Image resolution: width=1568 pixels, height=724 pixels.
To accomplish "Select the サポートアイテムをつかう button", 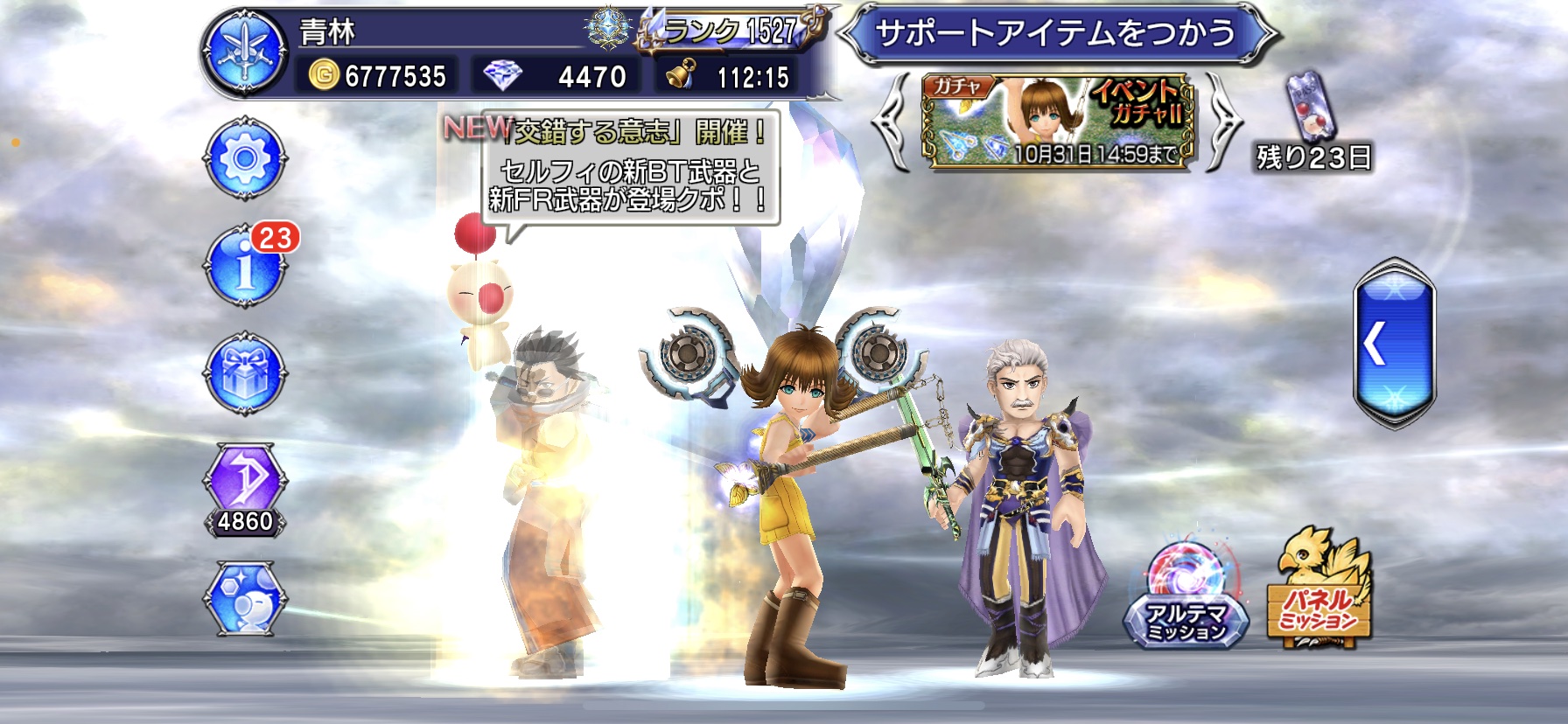I will 1056,35.
